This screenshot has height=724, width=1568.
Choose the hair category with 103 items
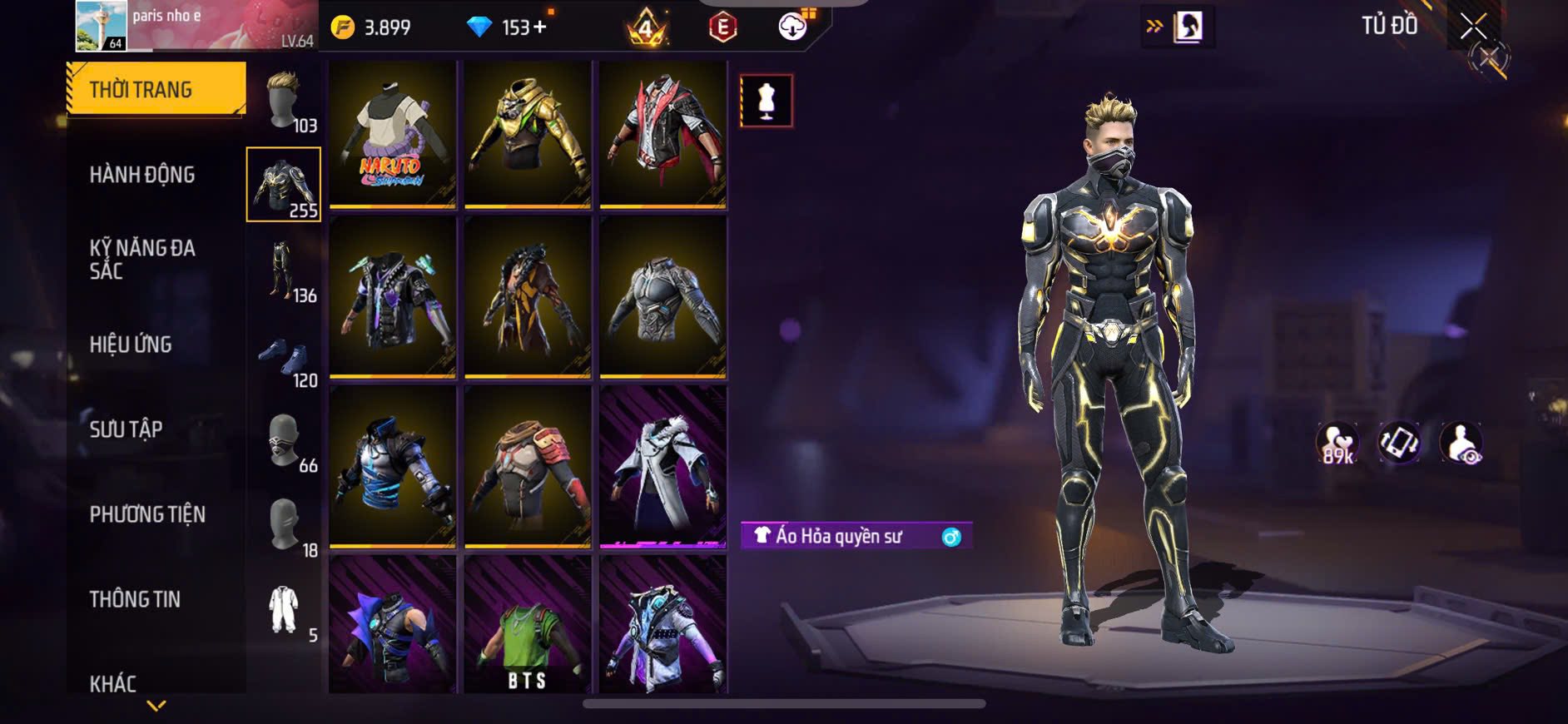coord(285,102)
